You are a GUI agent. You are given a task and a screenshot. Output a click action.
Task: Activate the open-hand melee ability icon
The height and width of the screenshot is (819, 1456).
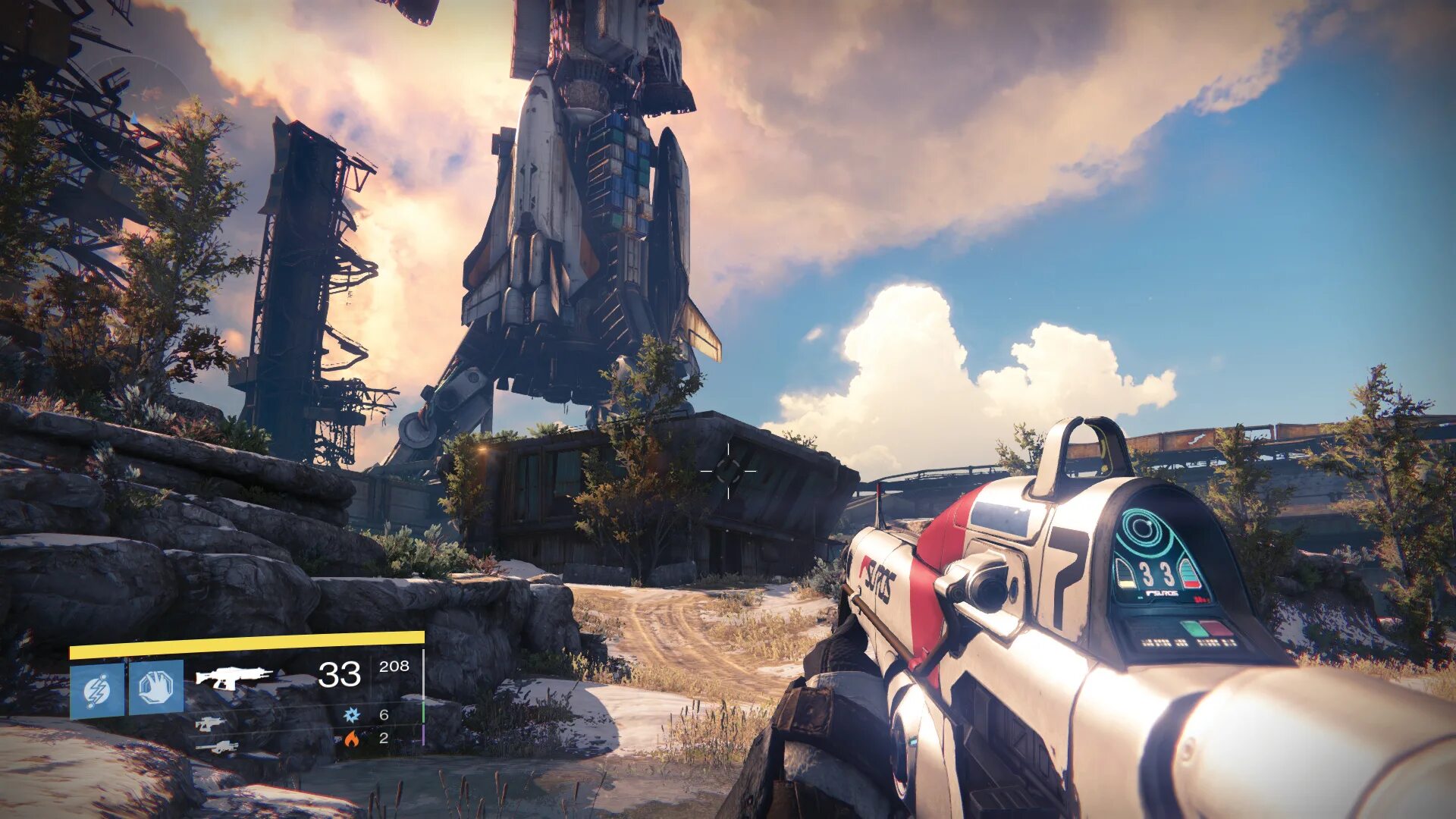click(156, 687)
